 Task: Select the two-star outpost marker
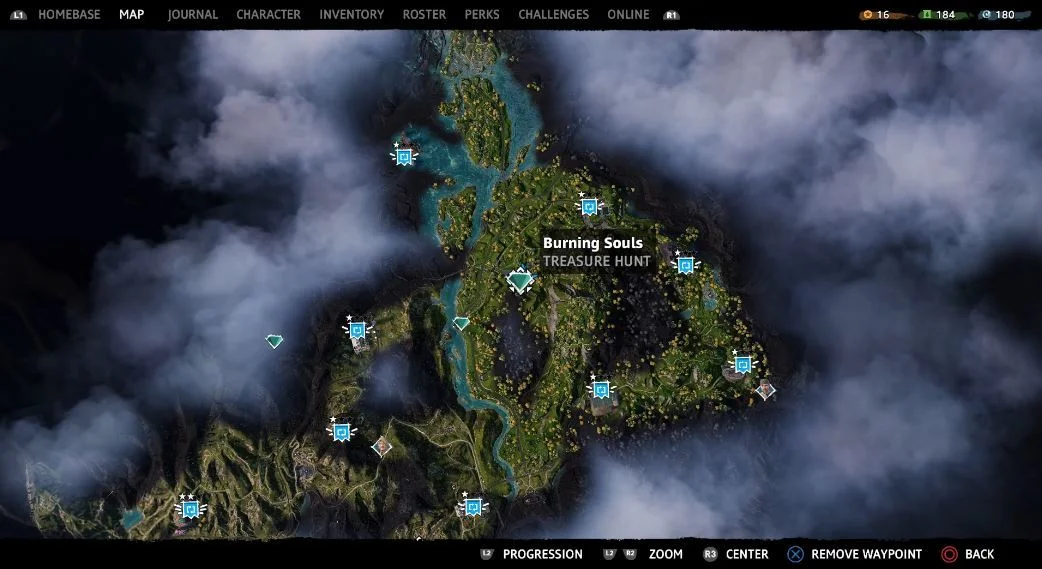189,510
